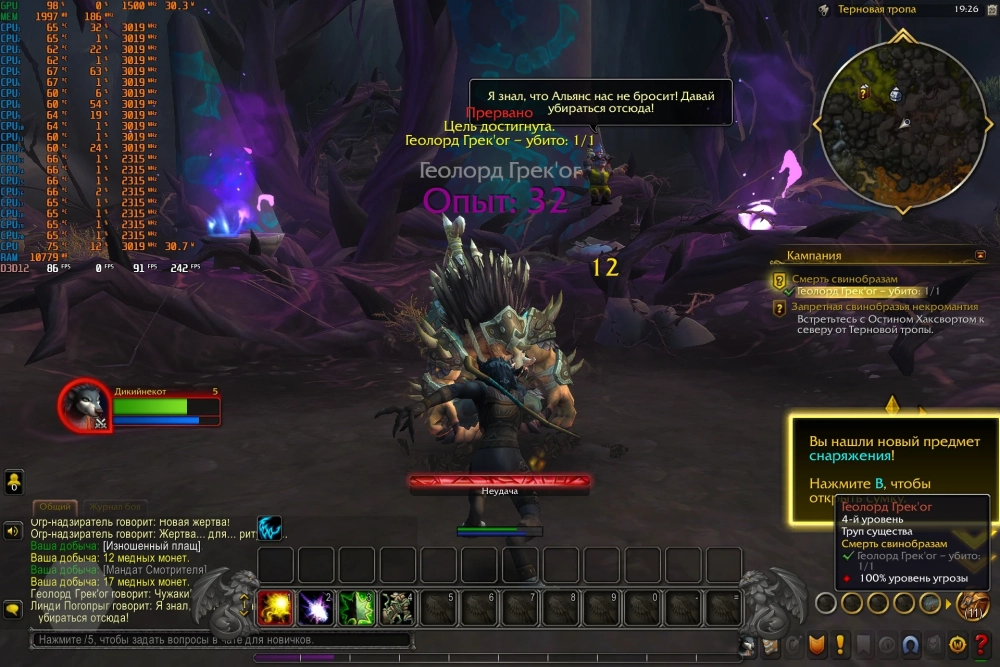Open the backpack bag icon
This screenshot has height=667, width=1000.
[972, 605]
